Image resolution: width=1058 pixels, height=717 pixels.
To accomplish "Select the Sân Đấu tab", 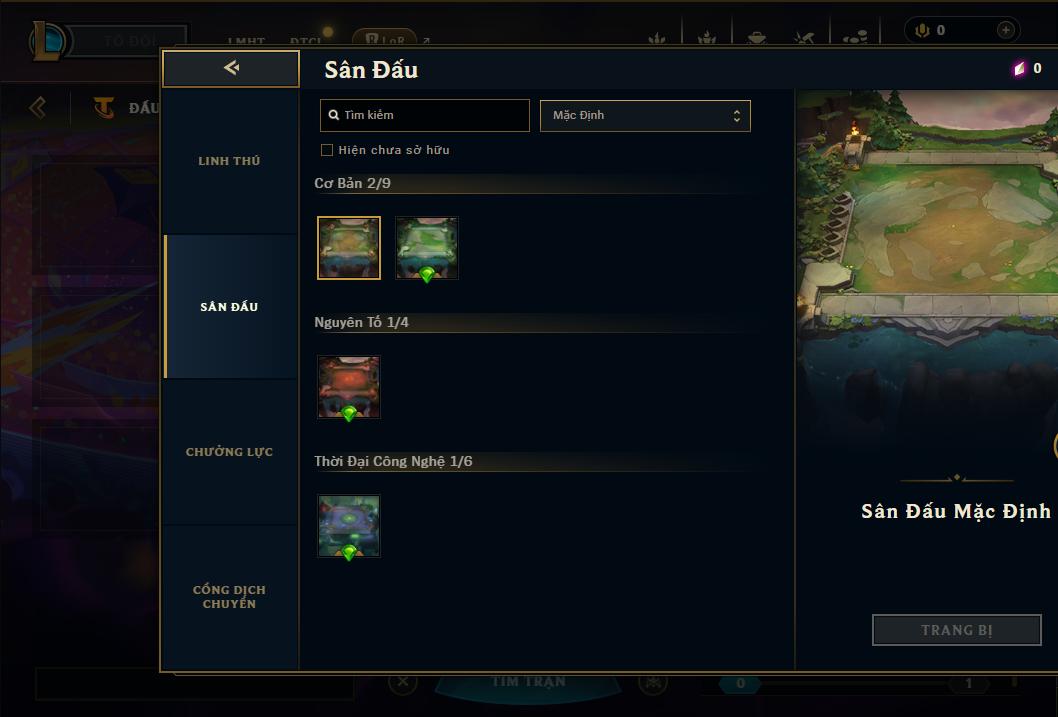I will (229, 307).
